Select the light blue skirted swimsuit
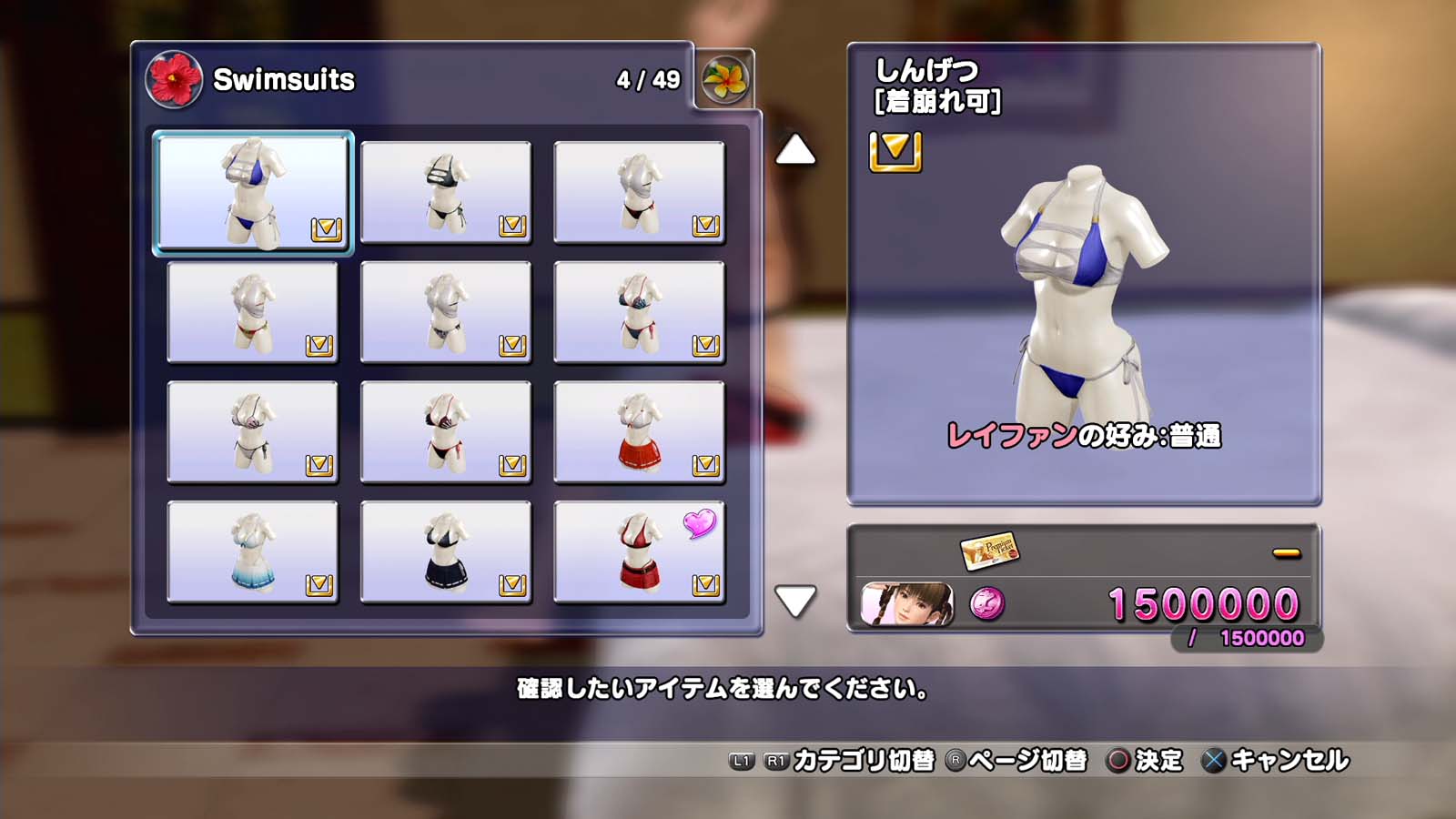This screenshot has width=1456, height=819. pyautogui.click(x=253, y=552)
